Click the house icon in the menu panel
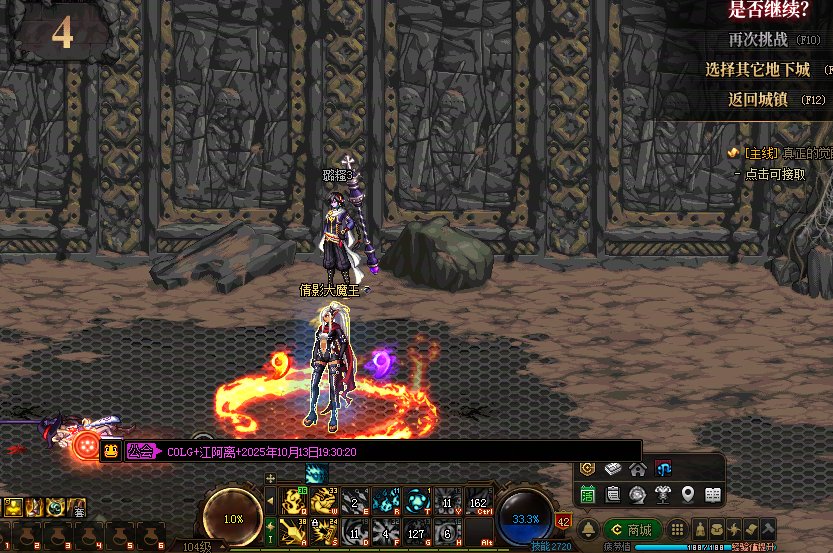Screen dimensions: 833x553 coord(637,469)
